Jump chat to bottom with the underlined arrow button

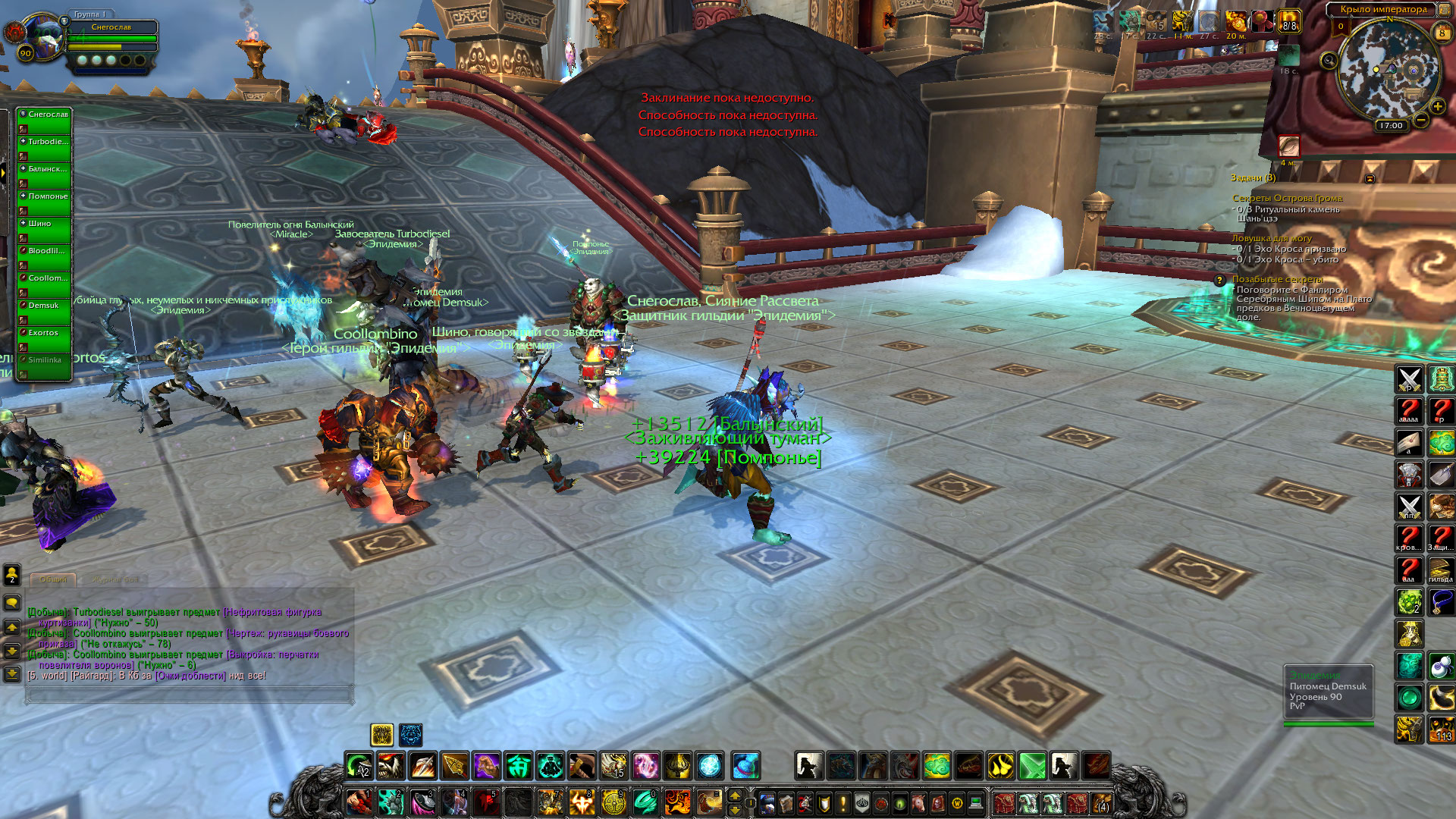pos(12,673)
